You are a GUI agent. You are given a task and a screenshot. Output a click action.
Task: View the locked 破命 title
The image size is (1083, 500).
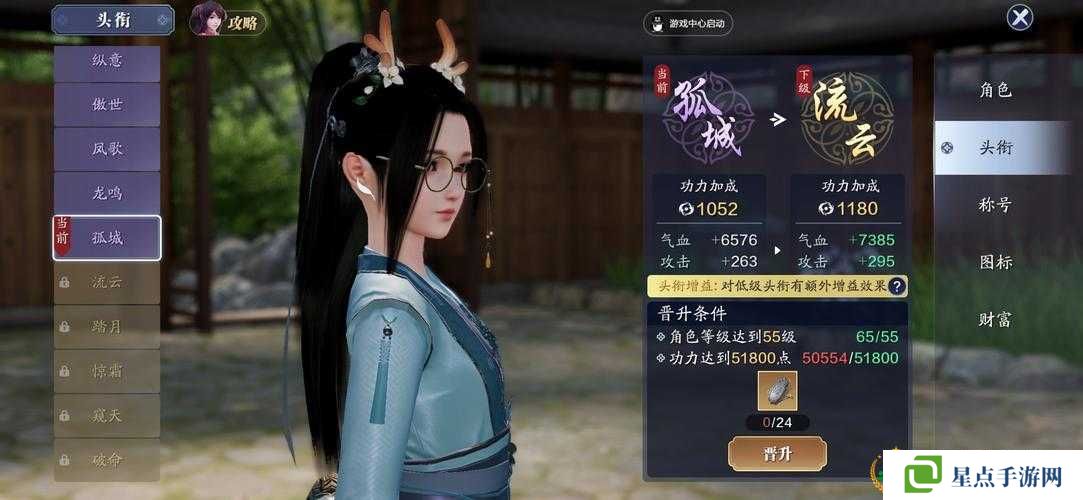point(107,460)
